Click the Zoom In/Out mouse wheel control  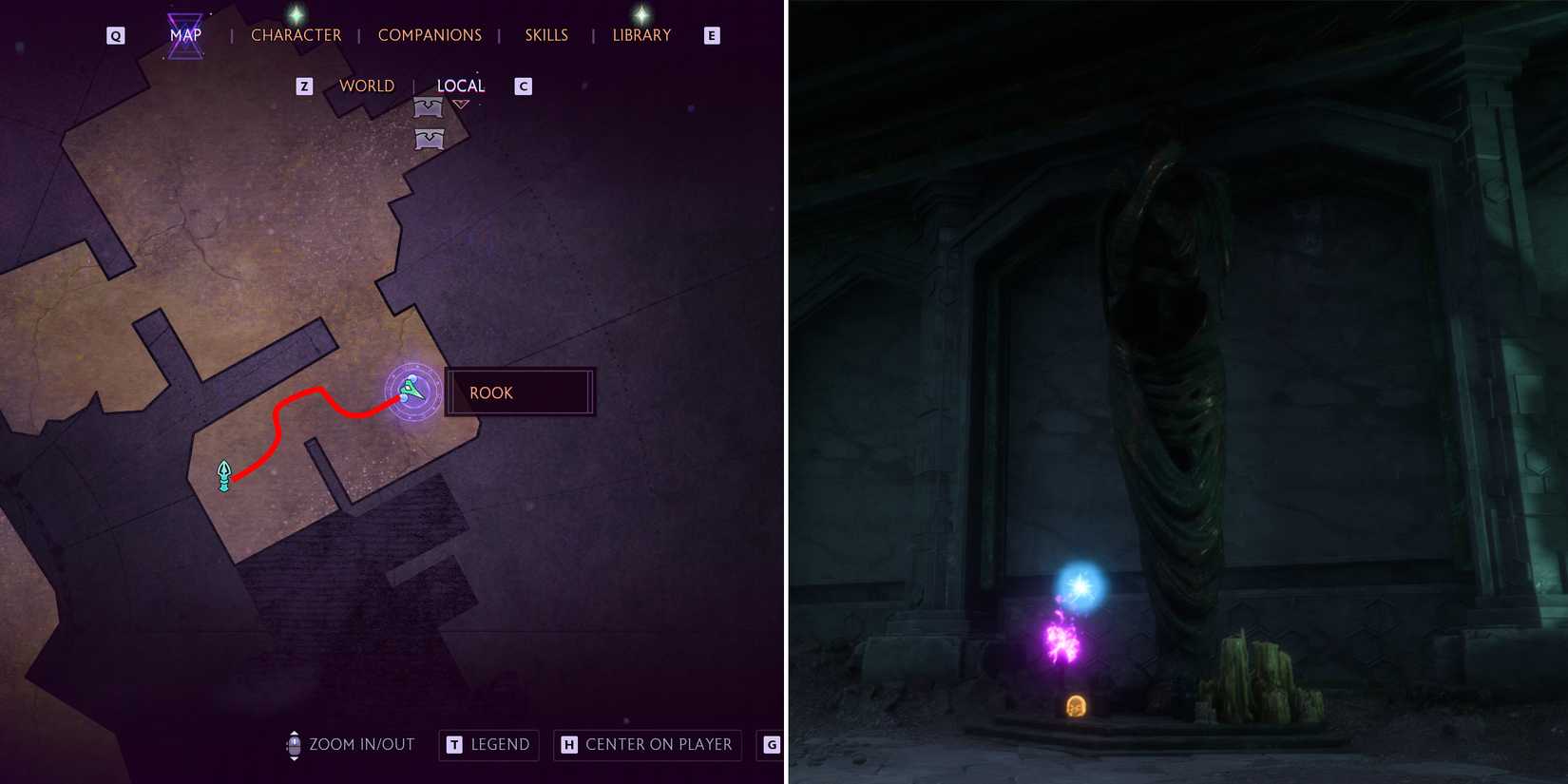(294, 745)
